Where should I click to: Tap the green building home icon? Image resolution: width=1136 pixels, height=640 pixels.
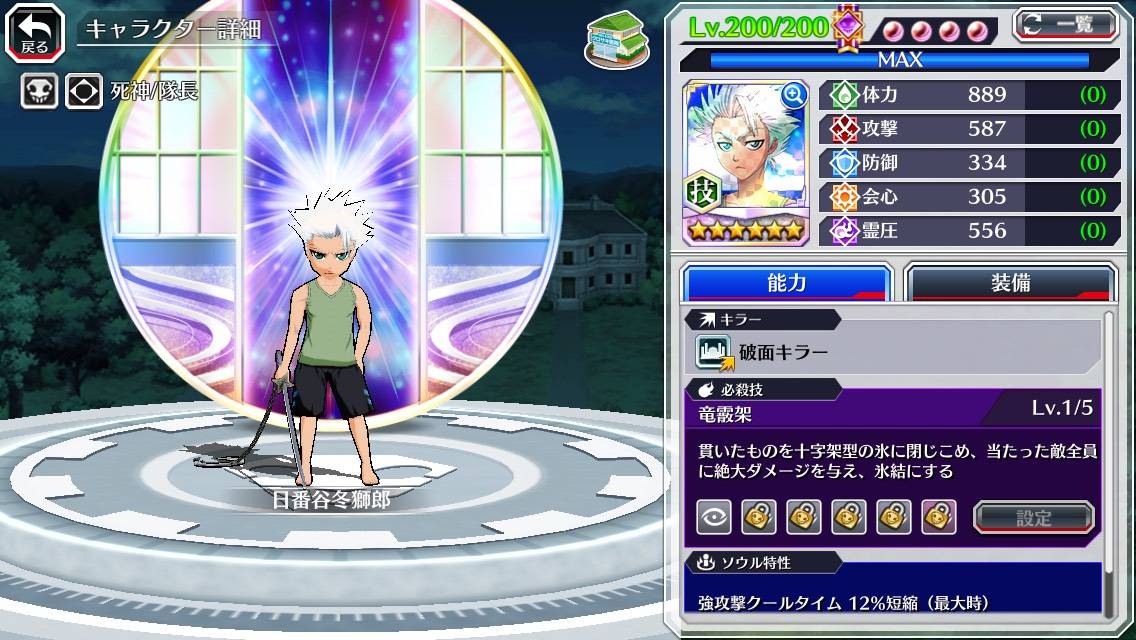pyautogui.click(x=610, y=40)
